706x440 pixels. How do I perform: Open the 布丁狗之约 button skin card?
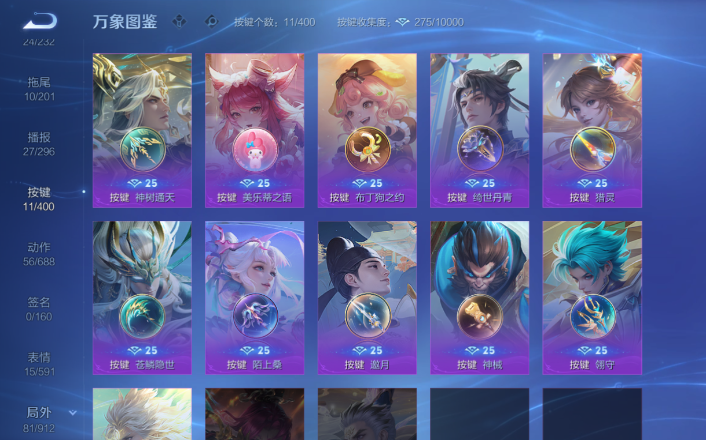[x=367, y=129]
